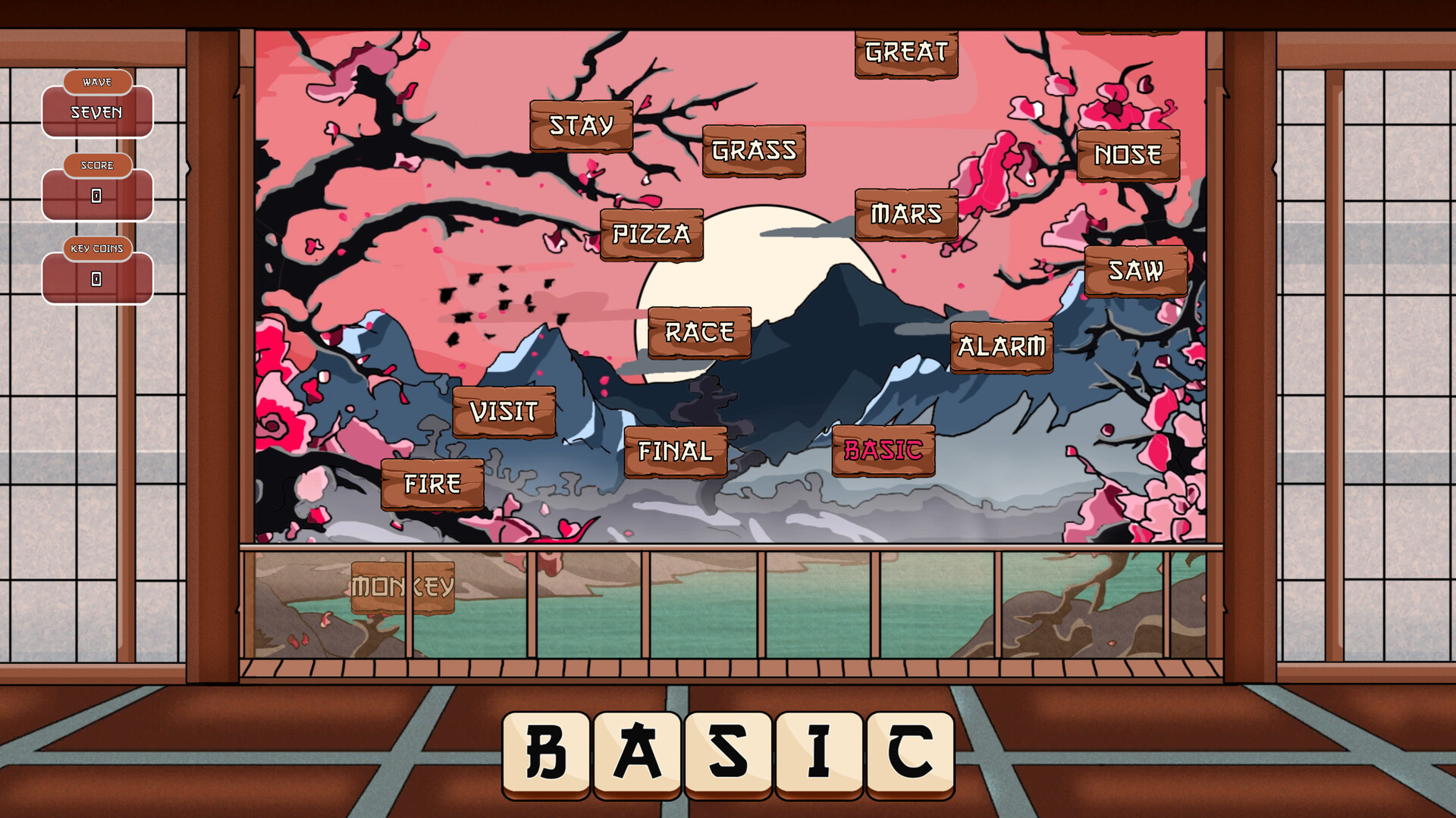Select the VISIT word sign
The image size is (1456, 818).
point(504,412)
